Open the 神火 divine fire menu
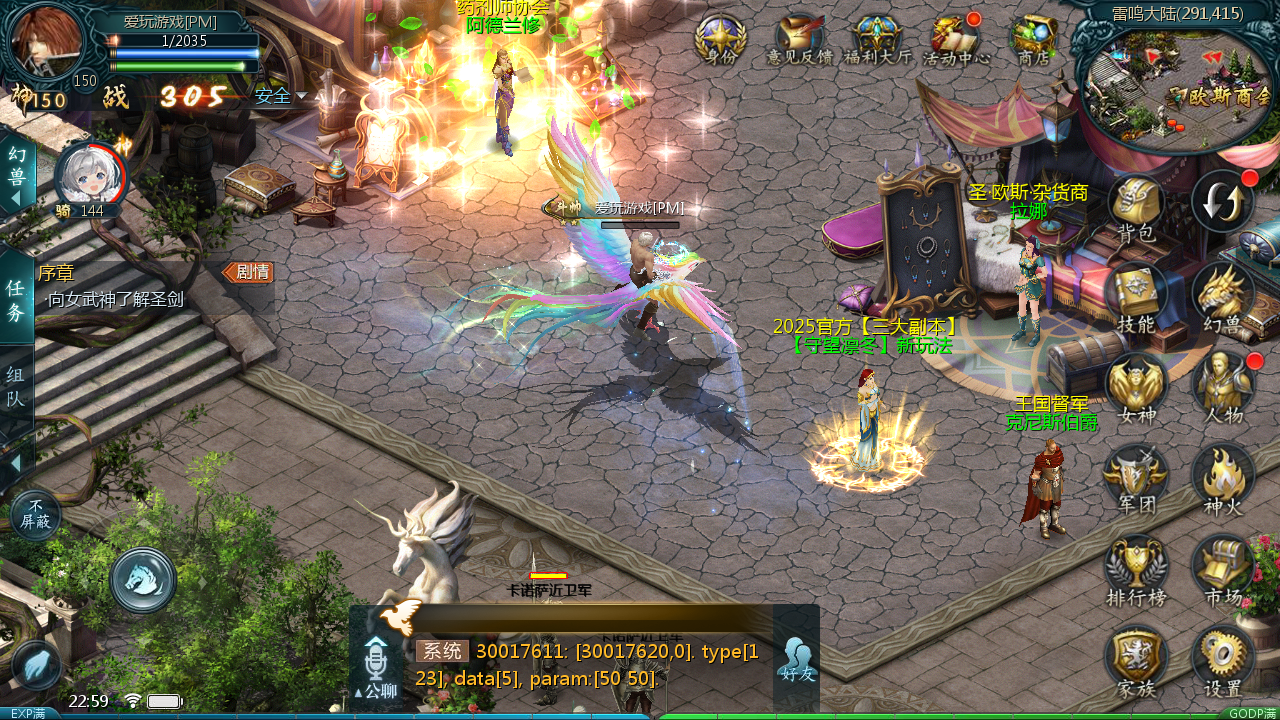The image size is (1280, 720). point(1222,477)
